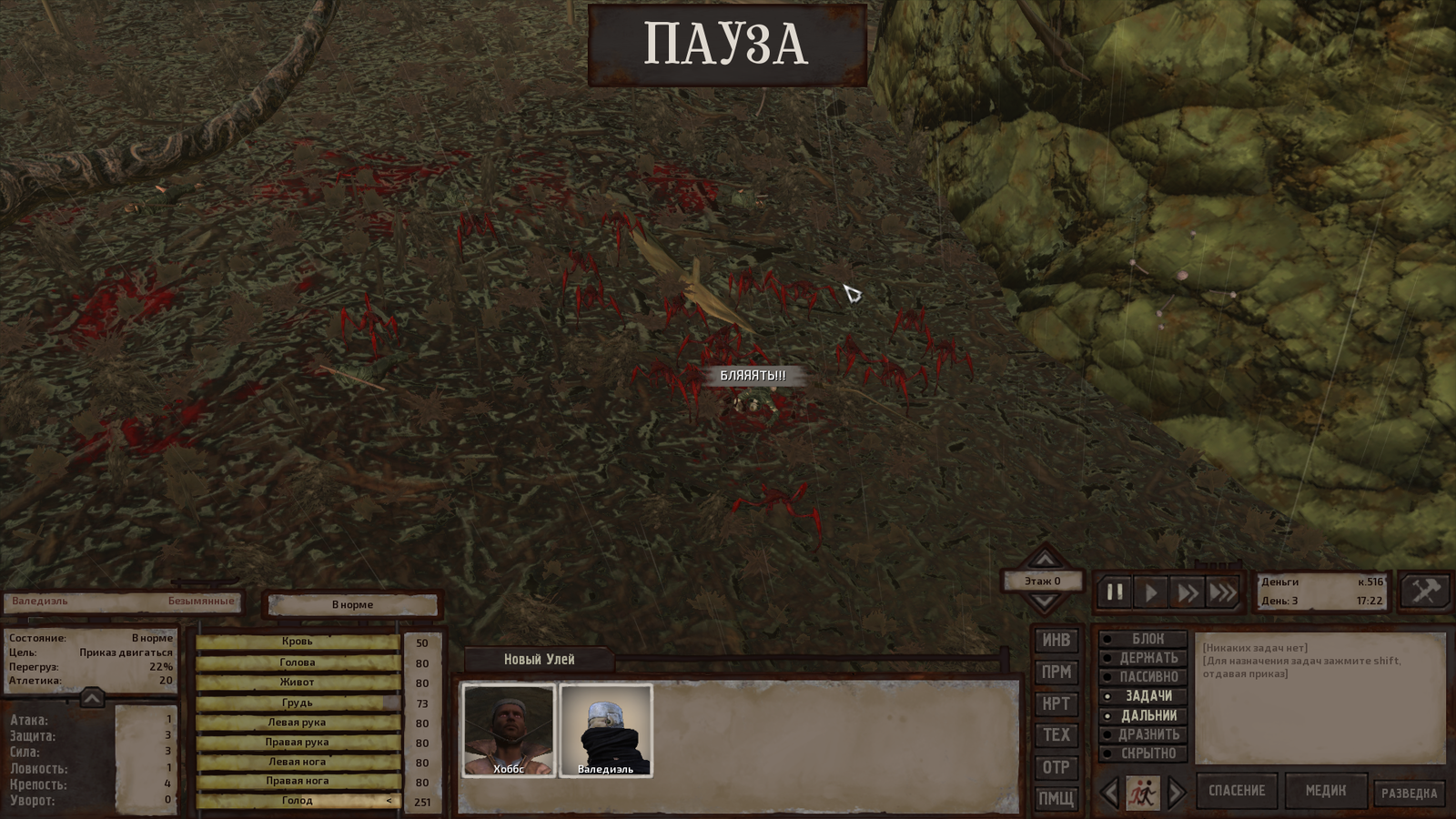Image resolution: width=1456 pixels, height=819 pixels.
Task: Click the pause time button
Action: [x=1115, y=593]
